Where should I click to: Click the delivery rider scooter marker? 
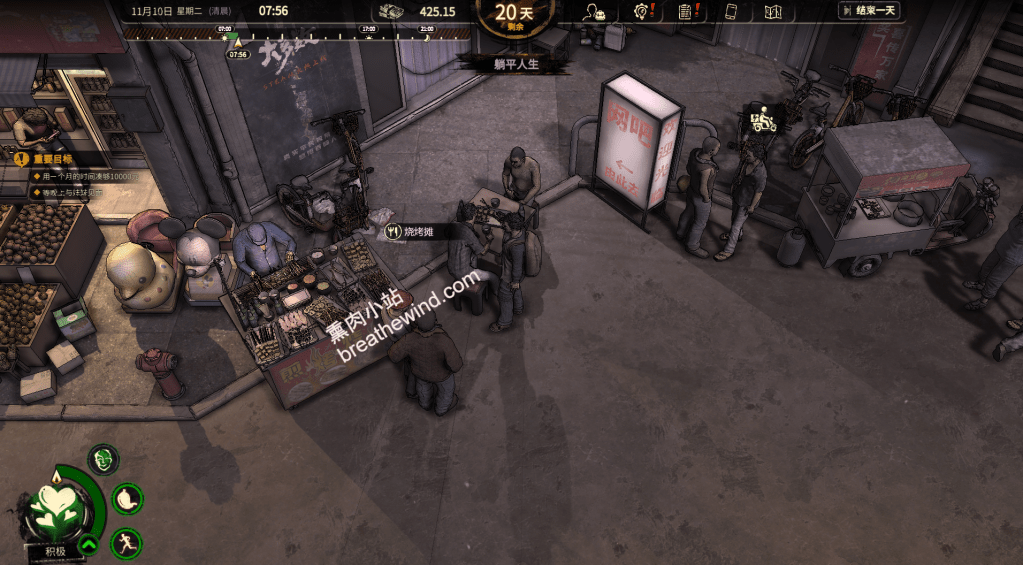point(763,120)
